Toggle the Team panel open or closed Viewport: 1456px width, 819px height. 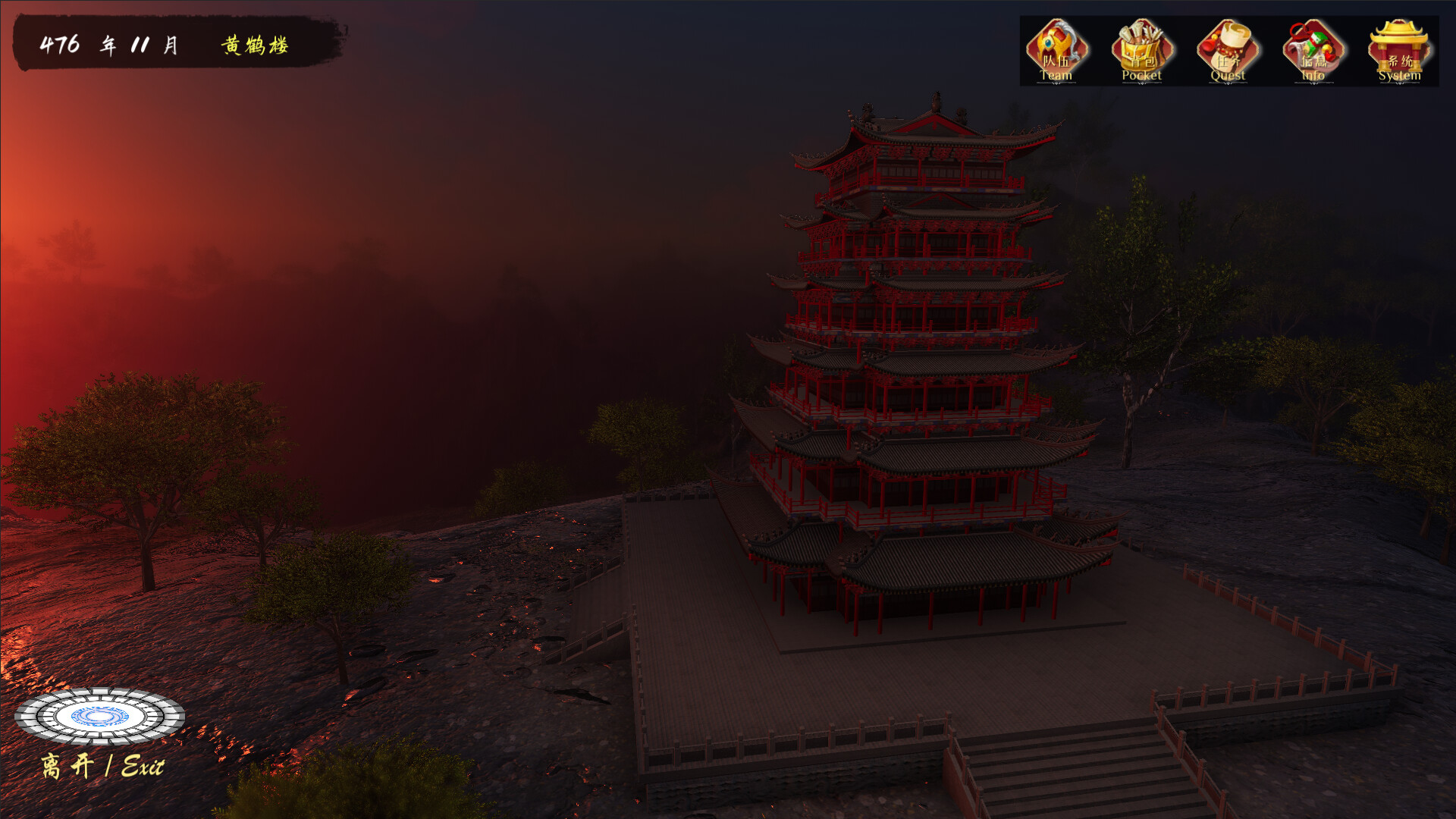coord(1057,47)
